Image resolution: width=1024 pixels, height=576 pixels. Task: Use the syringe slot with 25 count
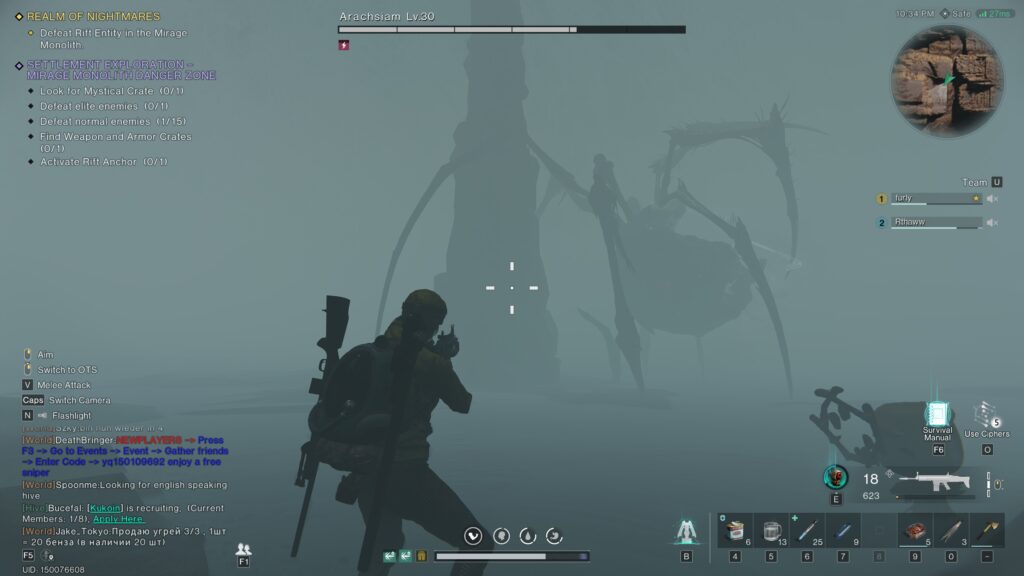[x=807, y=531]
